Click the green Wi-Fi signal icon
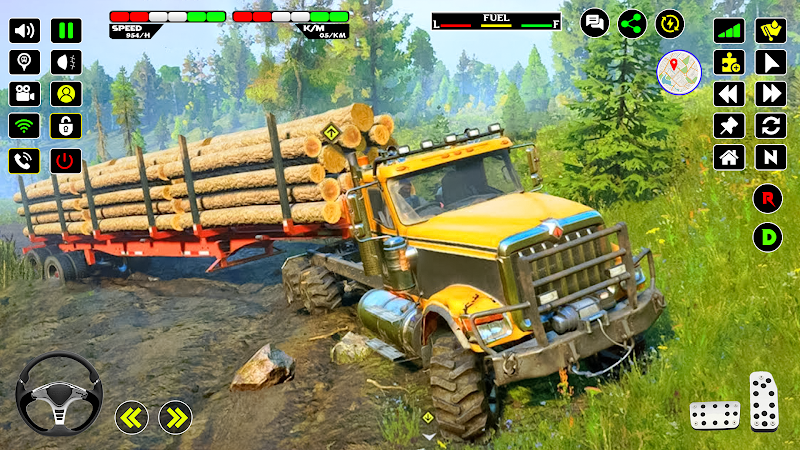The image size is (800, 450). 24,126
